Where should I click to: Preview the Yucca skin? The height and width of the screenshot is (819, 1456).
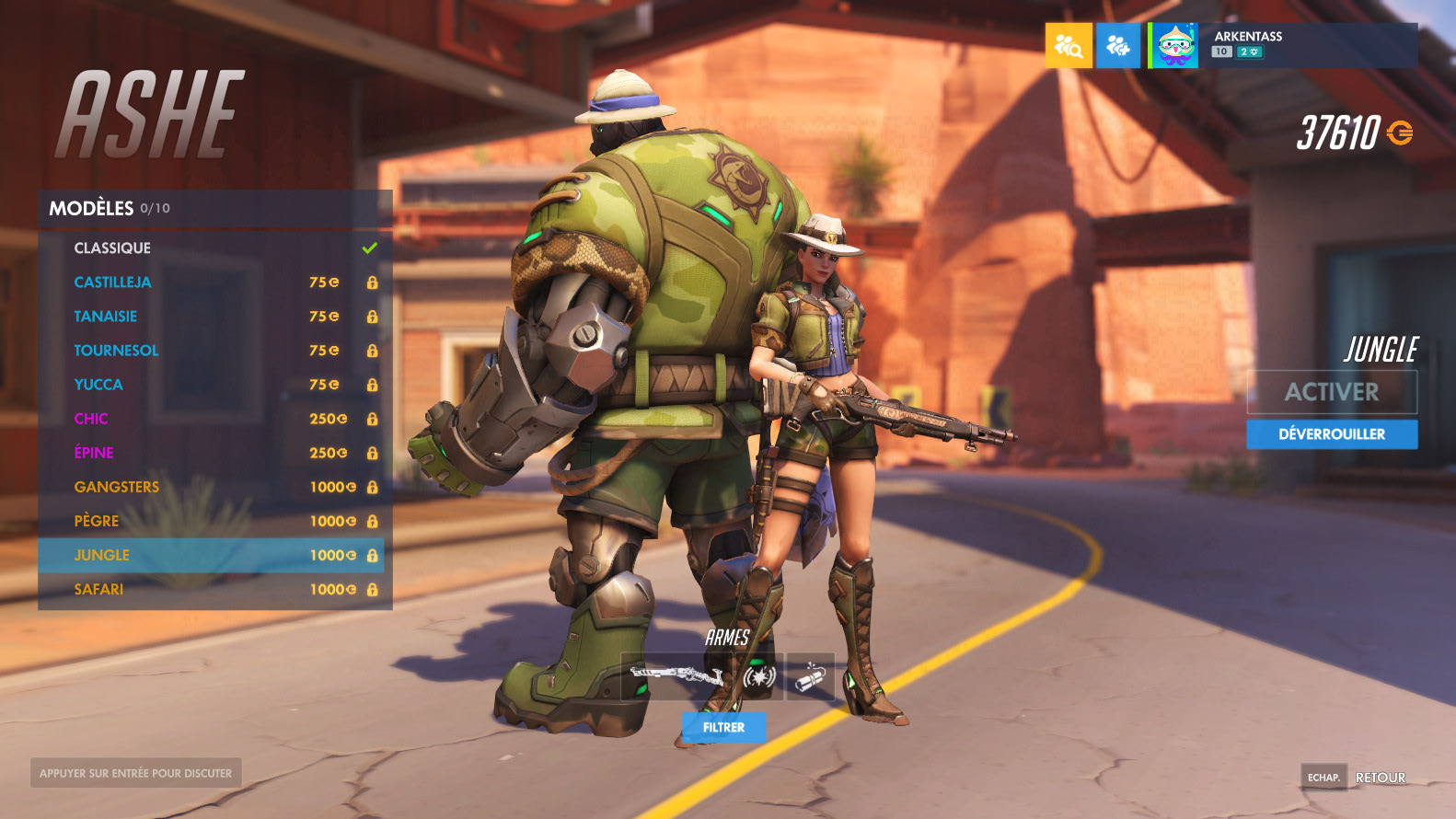(x=211, y=385)
